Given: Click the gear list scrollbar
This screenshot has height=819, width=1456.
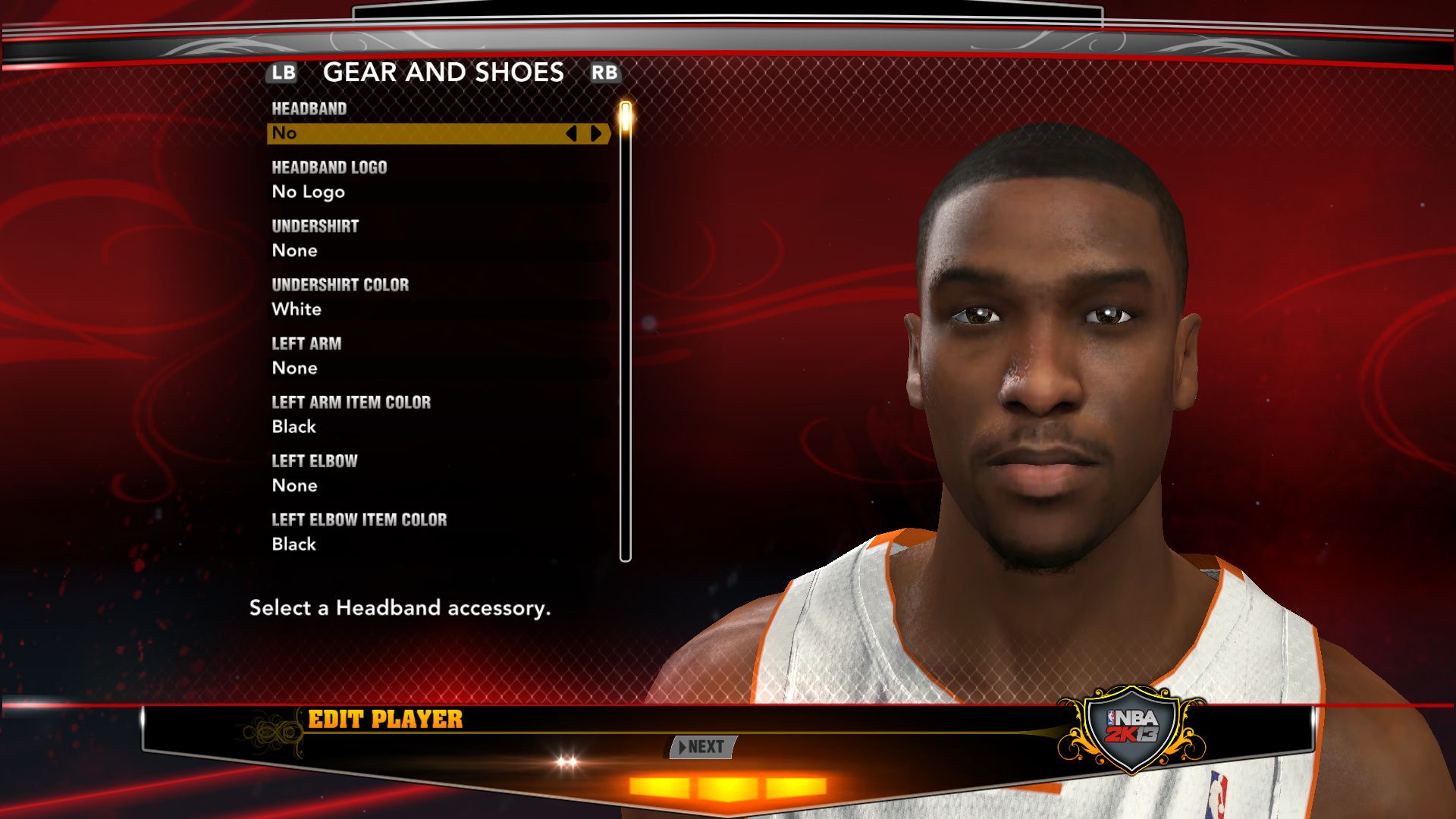Looking at the screenshot, I should click(626, 332).
